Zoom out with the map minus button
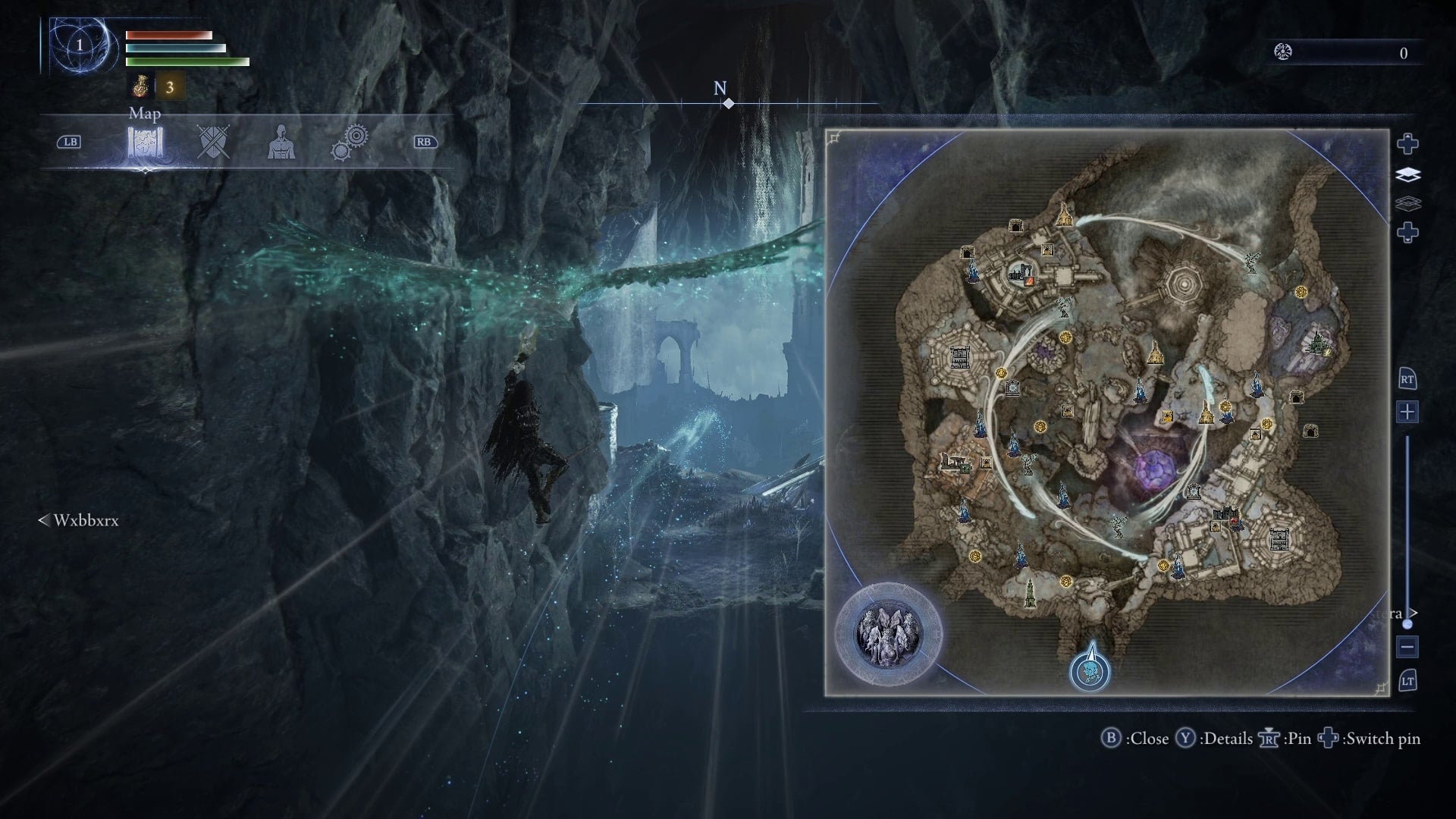This screenshot has width=1456, height=819. tap(1407, 647)
